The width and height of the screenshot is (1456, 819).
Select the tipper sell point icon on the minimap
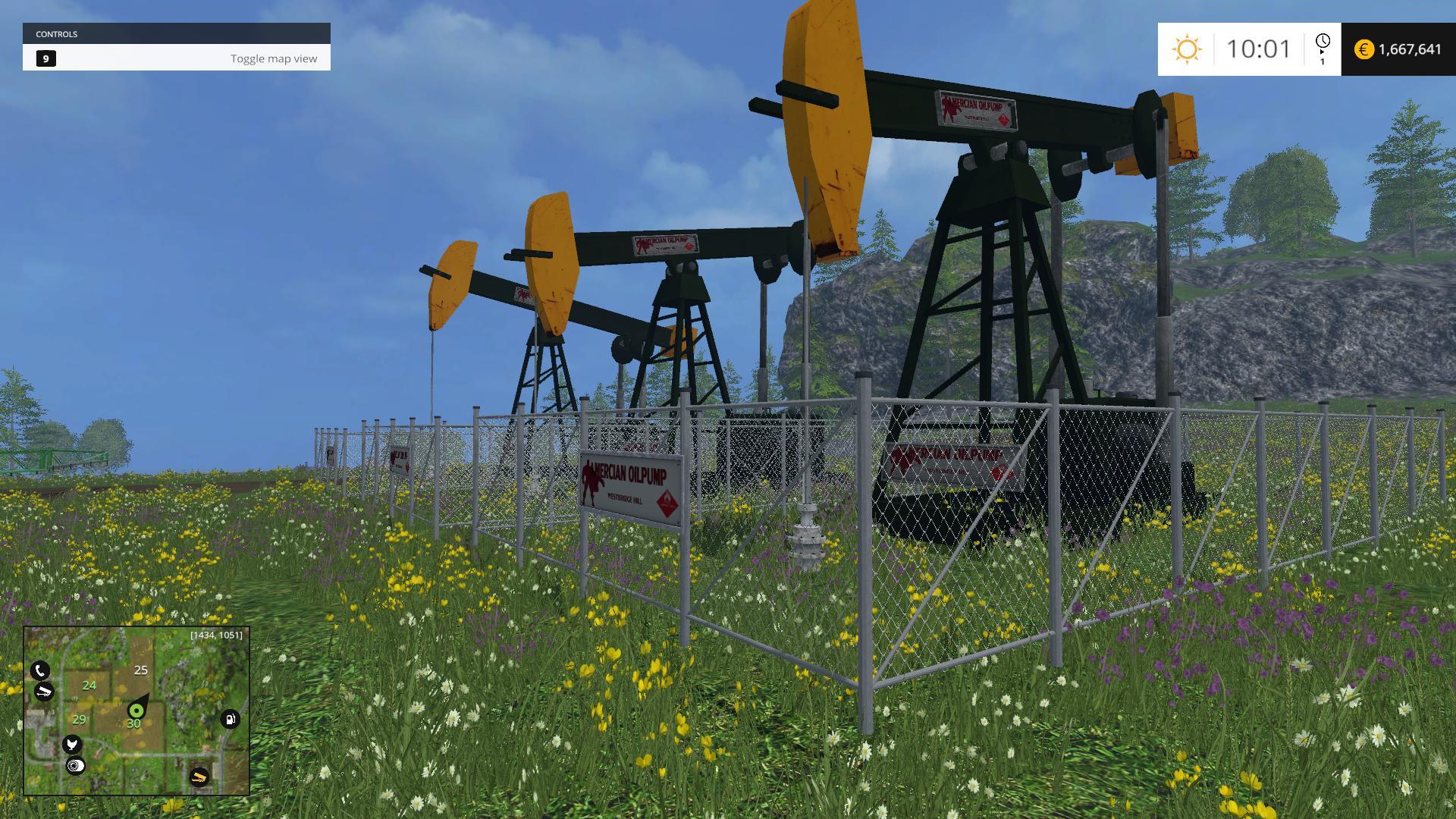pos(44,691)
